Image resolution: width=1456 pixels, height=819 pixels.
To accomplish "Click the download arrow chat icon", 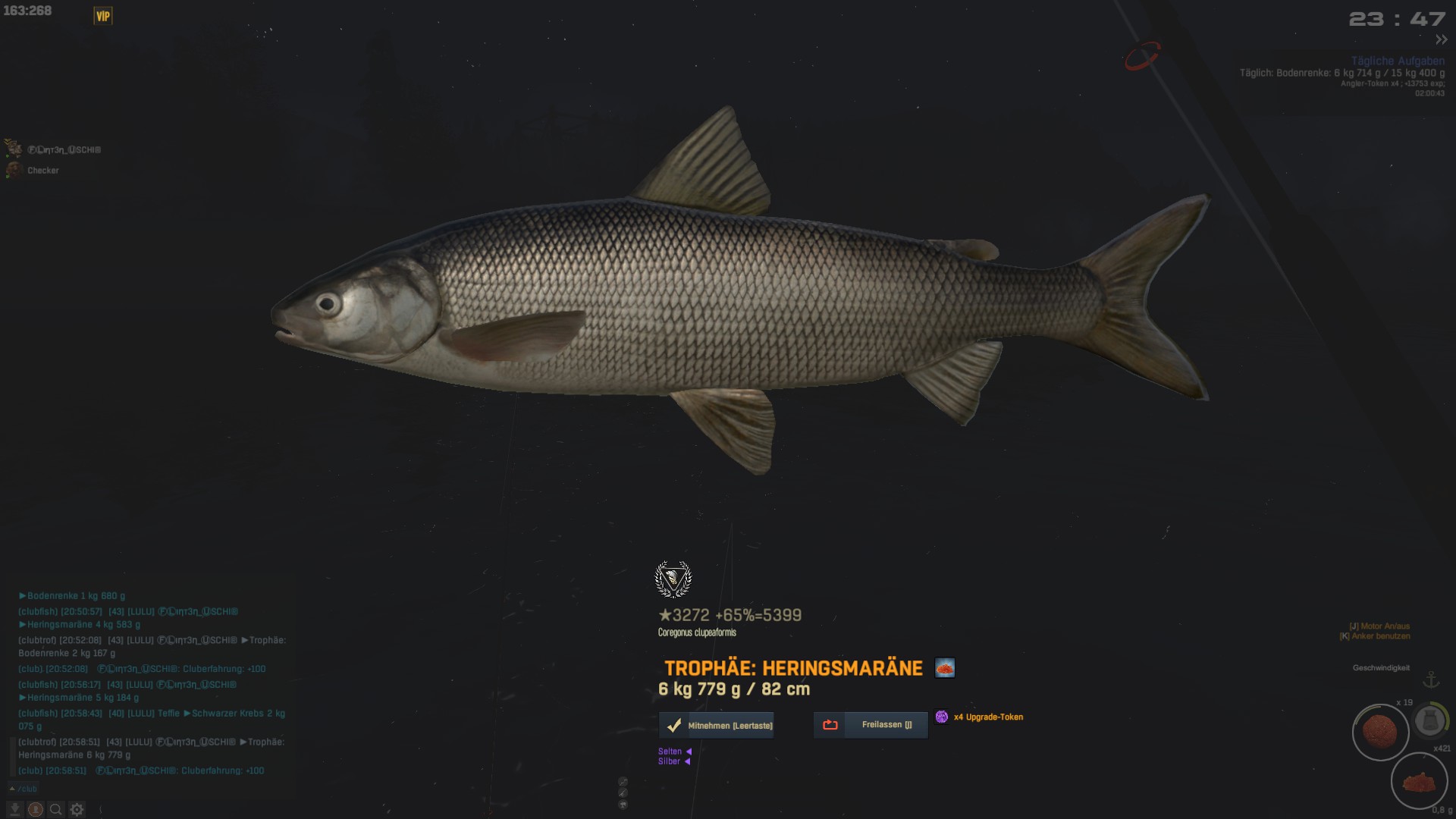I will pos(14,810).
